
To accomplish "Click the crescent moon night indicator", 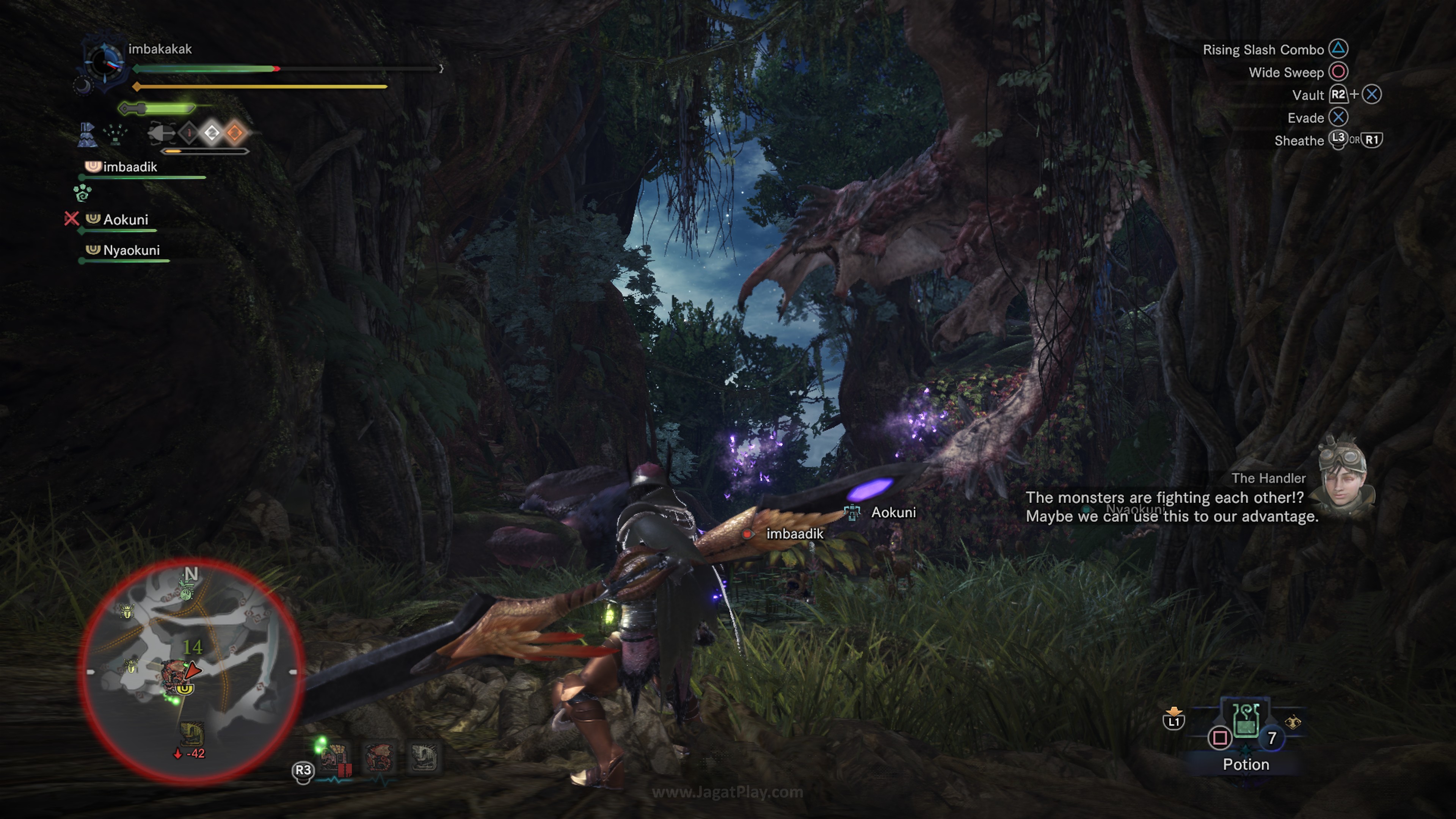I will [x=83, y=86].
